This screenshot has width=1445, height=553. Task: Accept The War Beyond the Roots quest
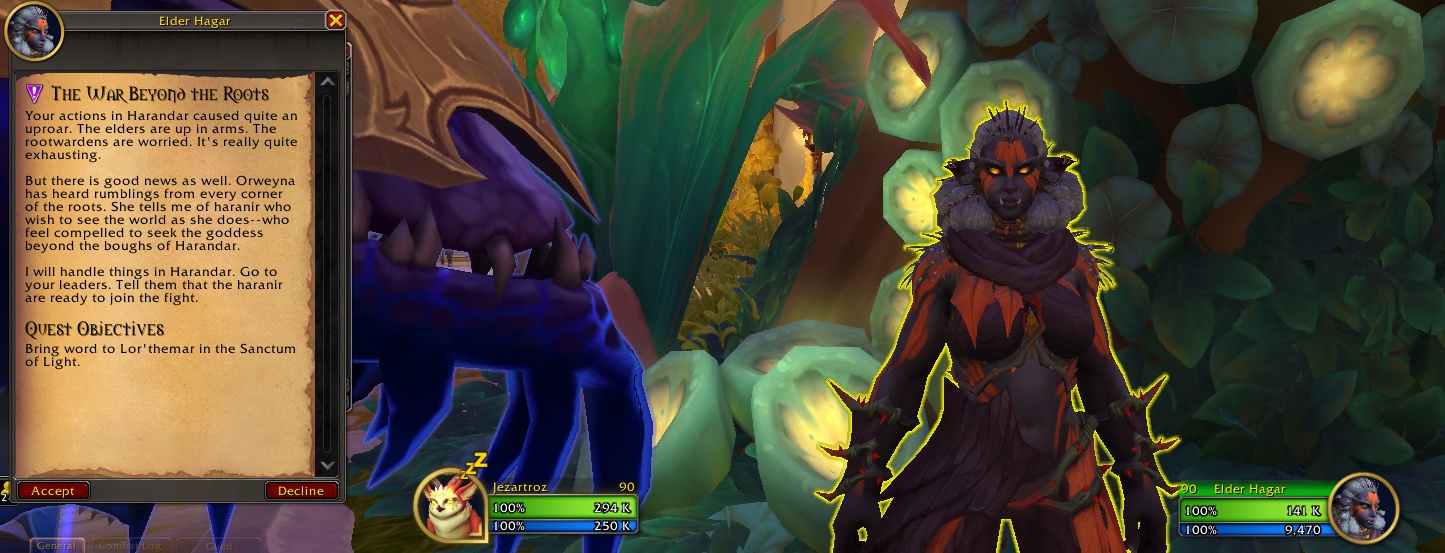[x=53, y=490]
